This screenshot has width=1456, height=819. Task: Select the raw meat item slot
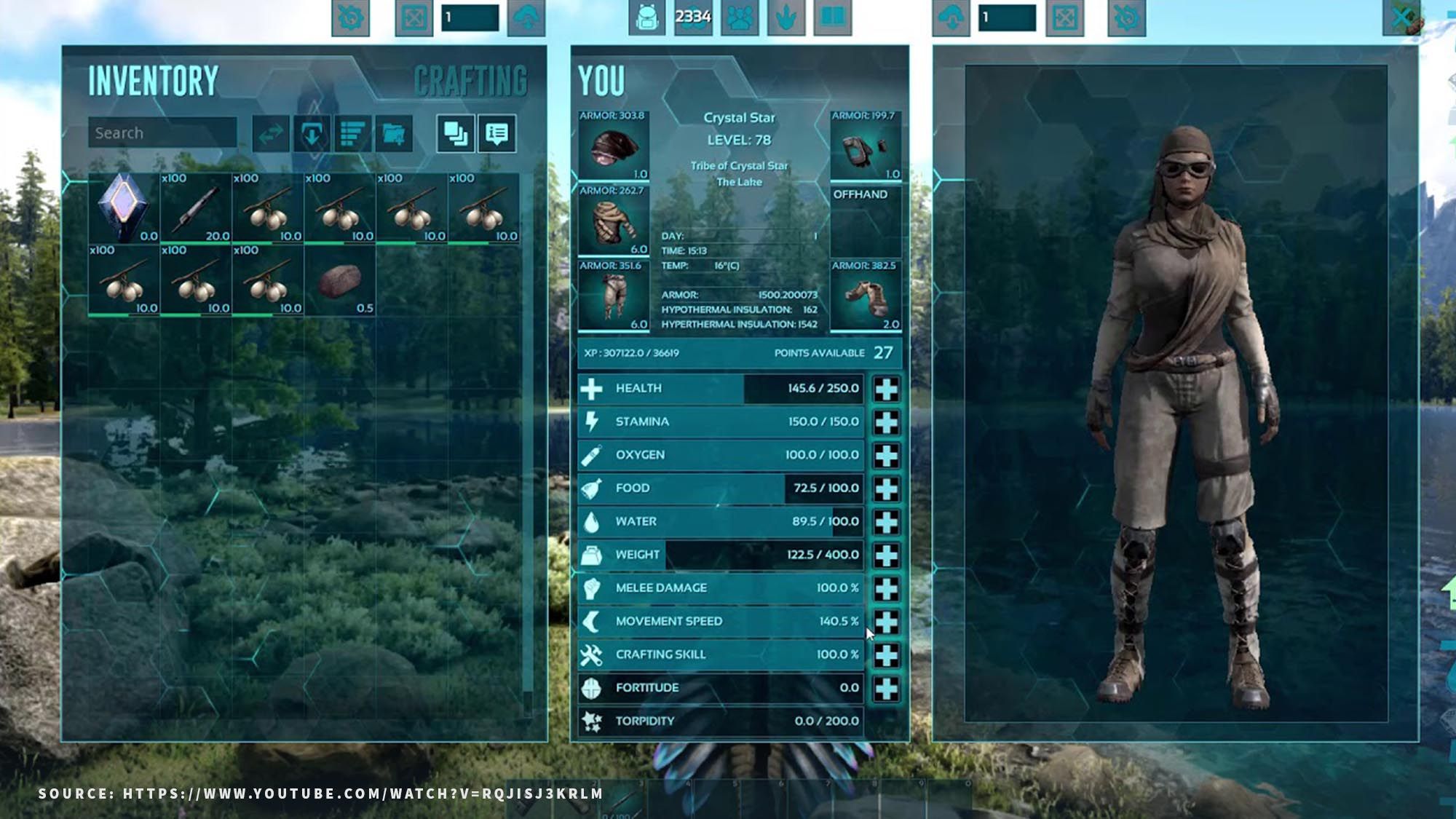pyautogui.click(x=339, y=280)
